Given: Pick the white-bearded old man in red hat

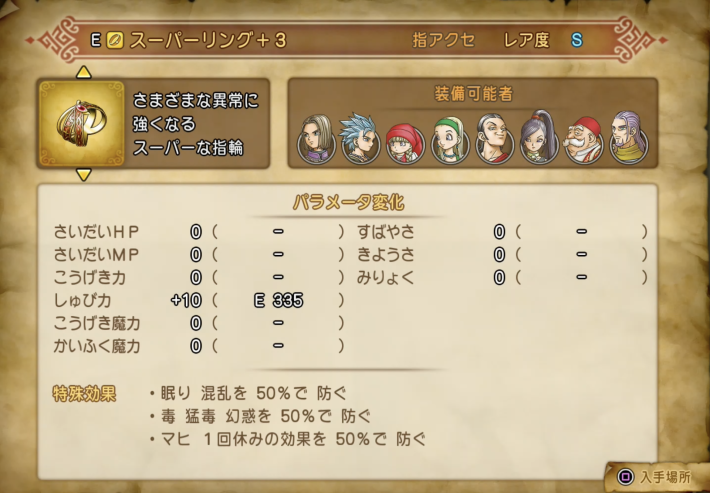Looking at the screenshot, I should tap(583, 142).
